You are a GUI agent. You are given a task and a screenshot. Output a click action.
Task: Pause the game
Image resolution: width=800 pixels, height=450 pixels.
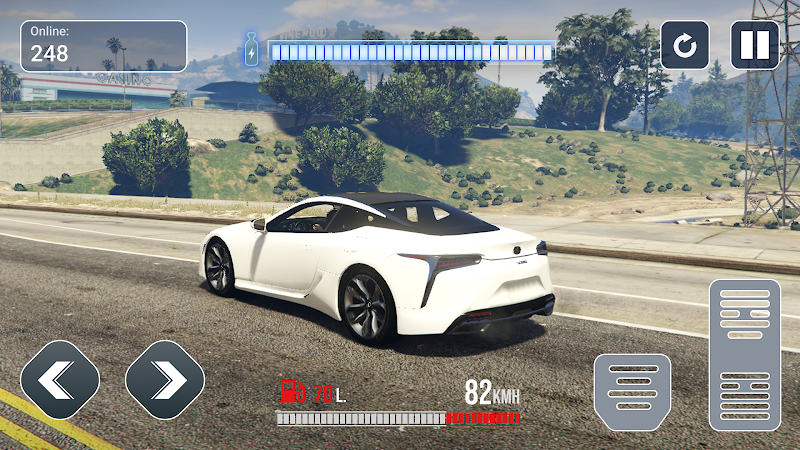pos(755,45)
